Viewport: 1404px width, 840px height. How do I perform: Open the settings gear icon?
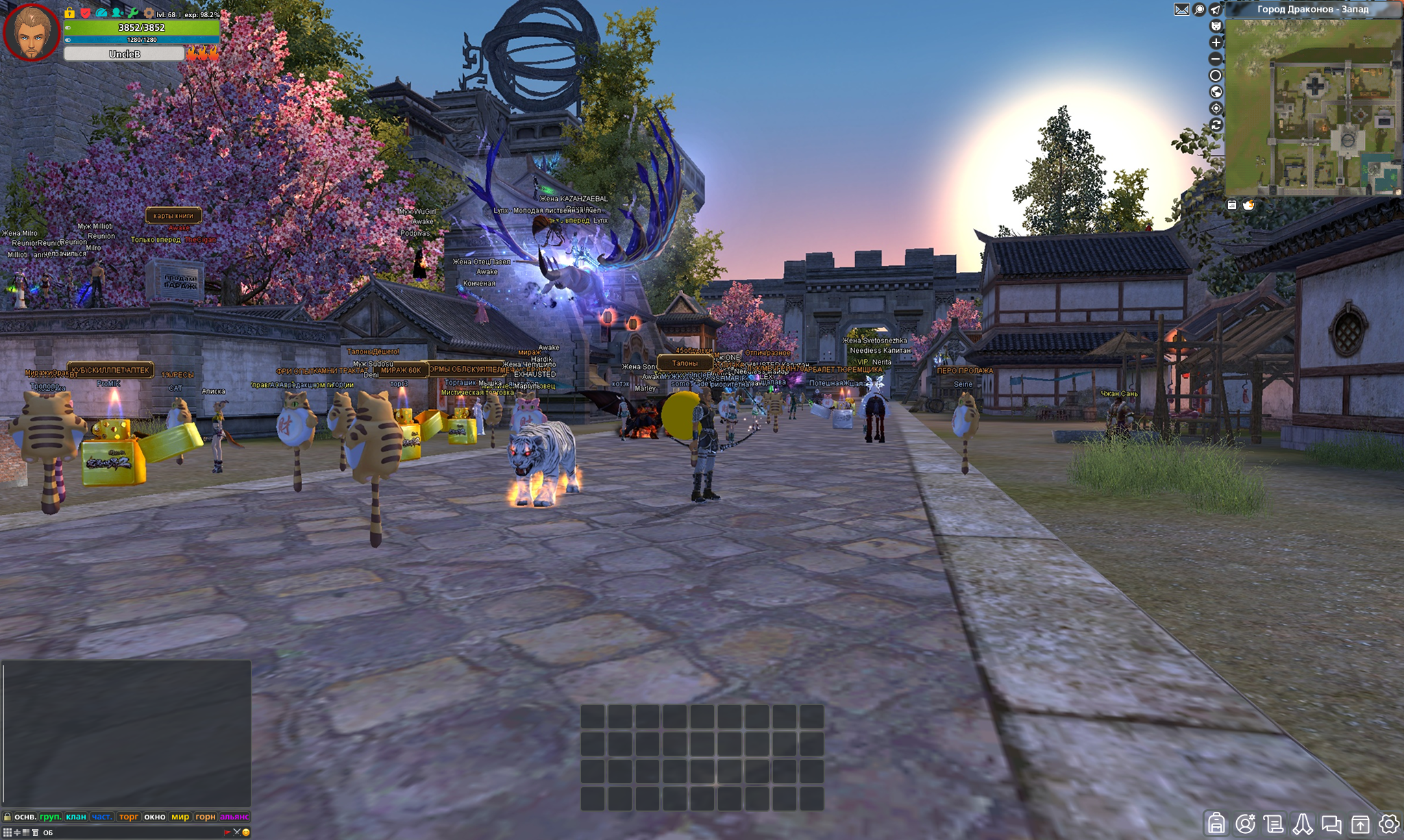click(1389, 824)
